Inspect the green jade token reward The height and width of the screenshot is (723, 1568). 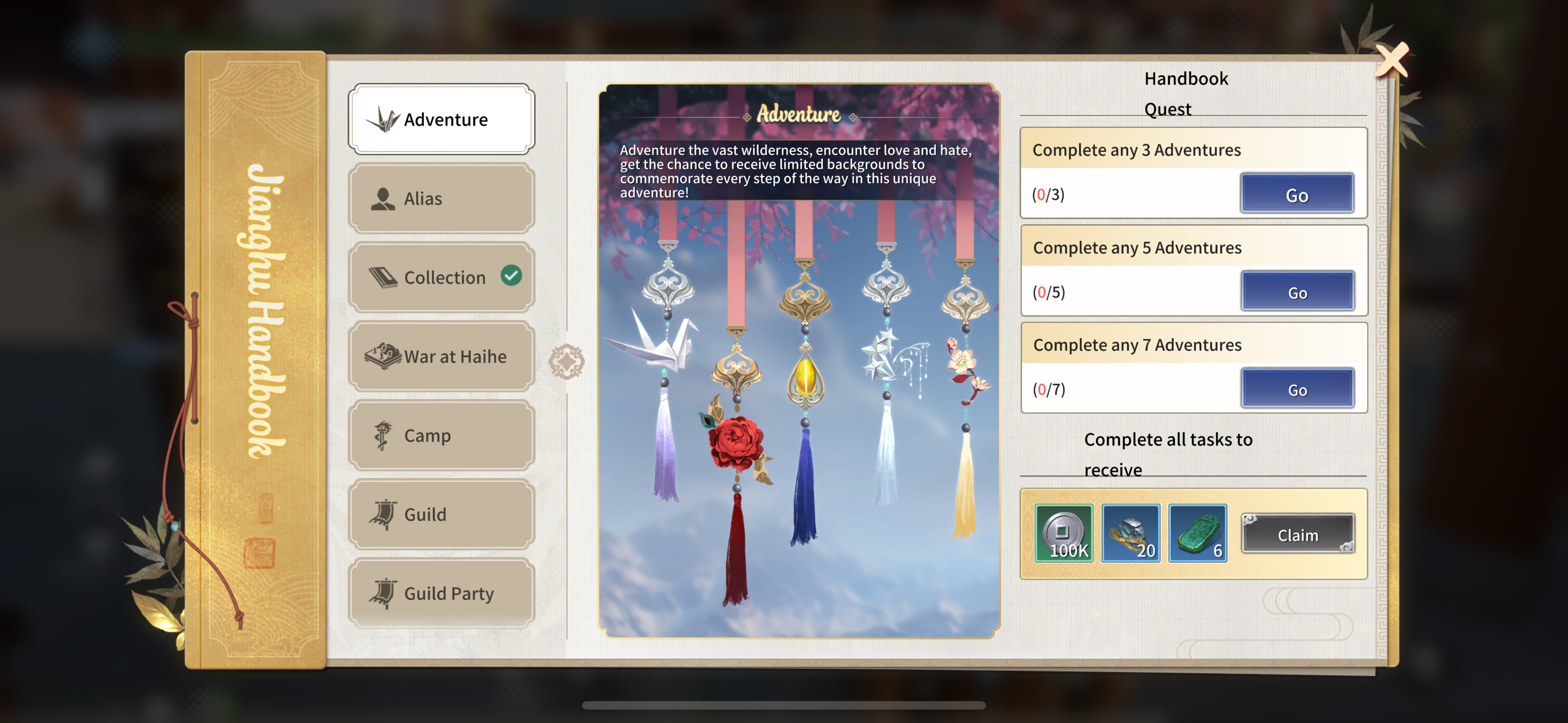click(1197, 534)
